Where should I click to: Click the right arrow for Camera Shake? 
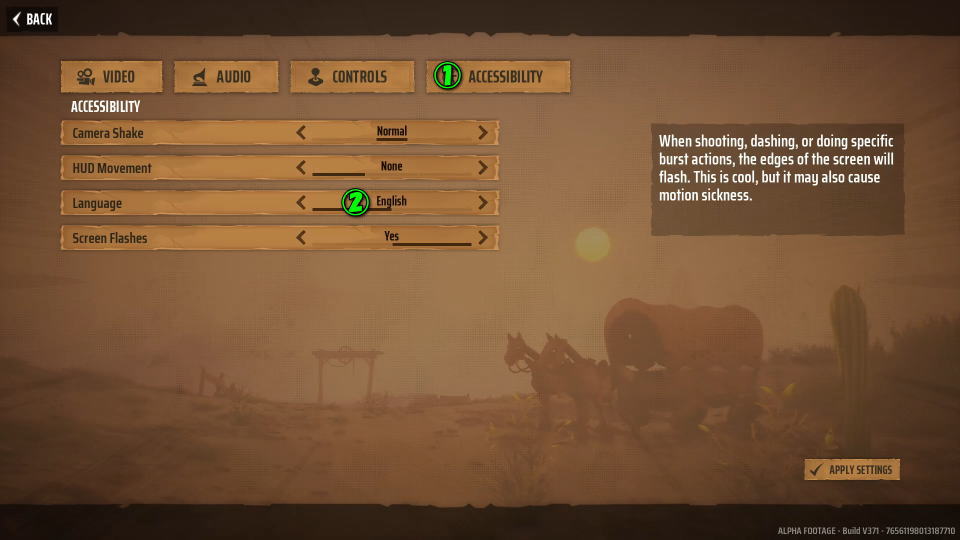pyautogui.click(x=483, y=132)
